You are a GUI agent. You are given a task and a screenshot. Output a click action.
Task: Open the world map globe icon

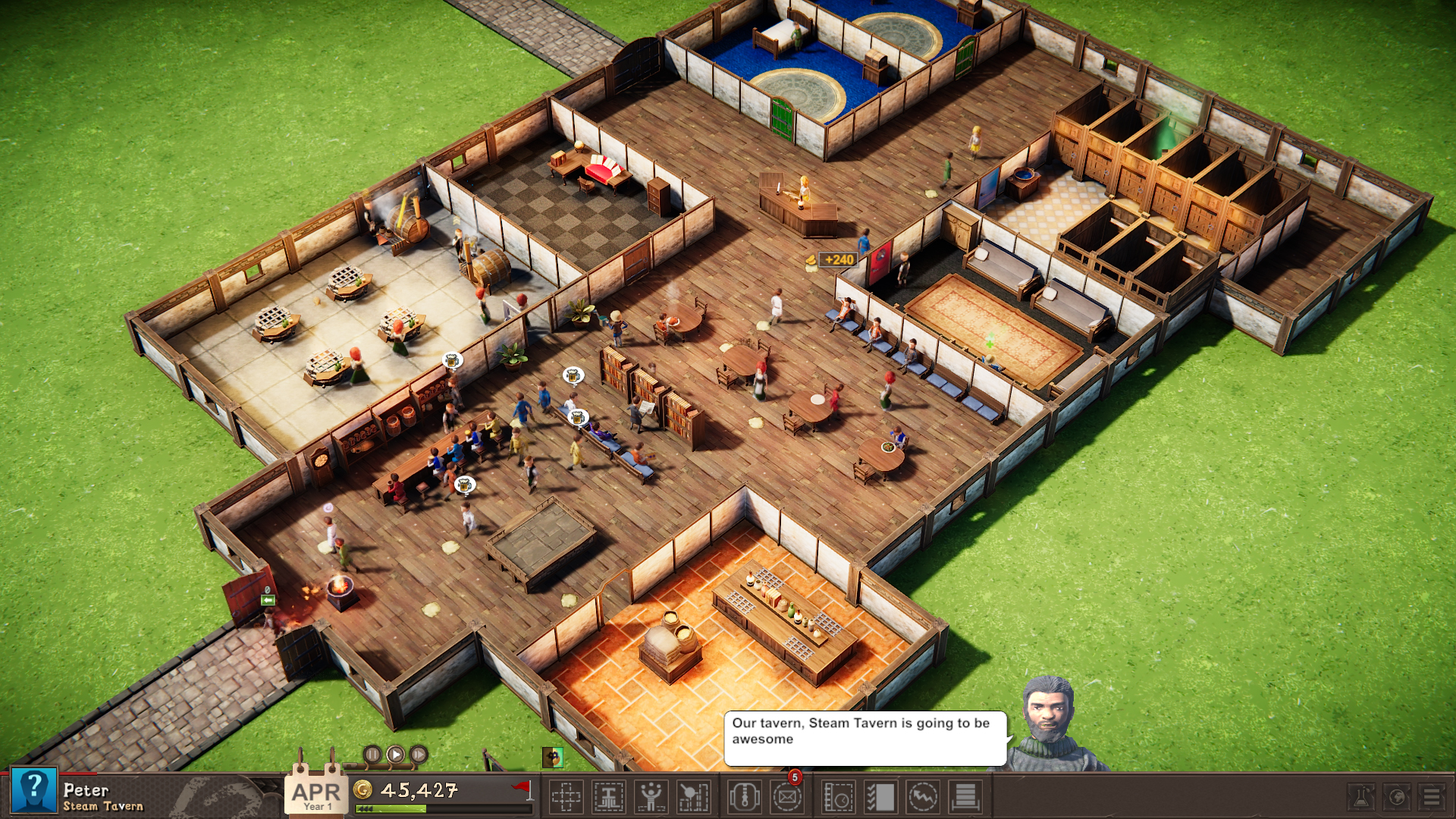(1397, 797)
